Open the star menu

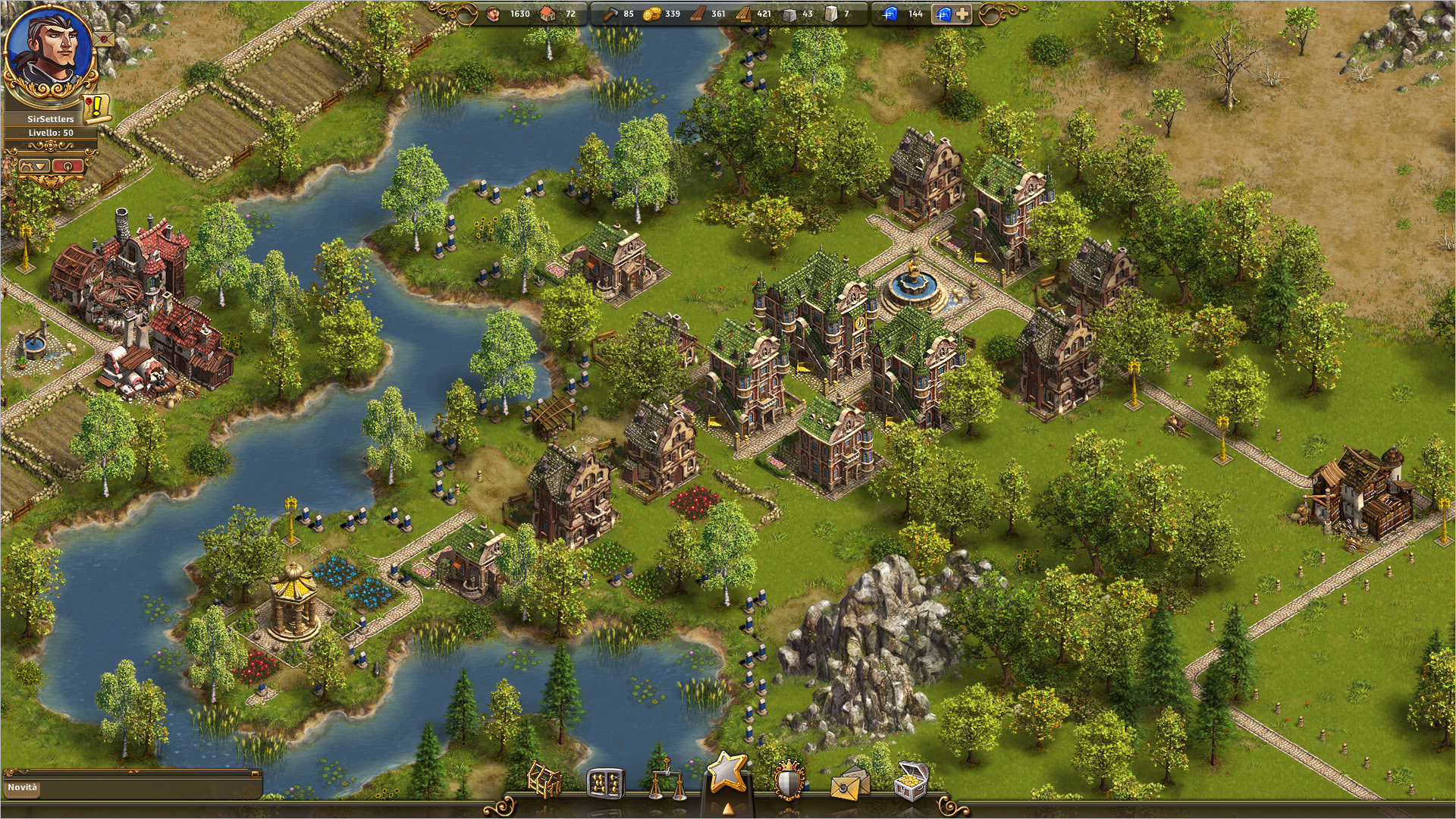tap(726, 773)
